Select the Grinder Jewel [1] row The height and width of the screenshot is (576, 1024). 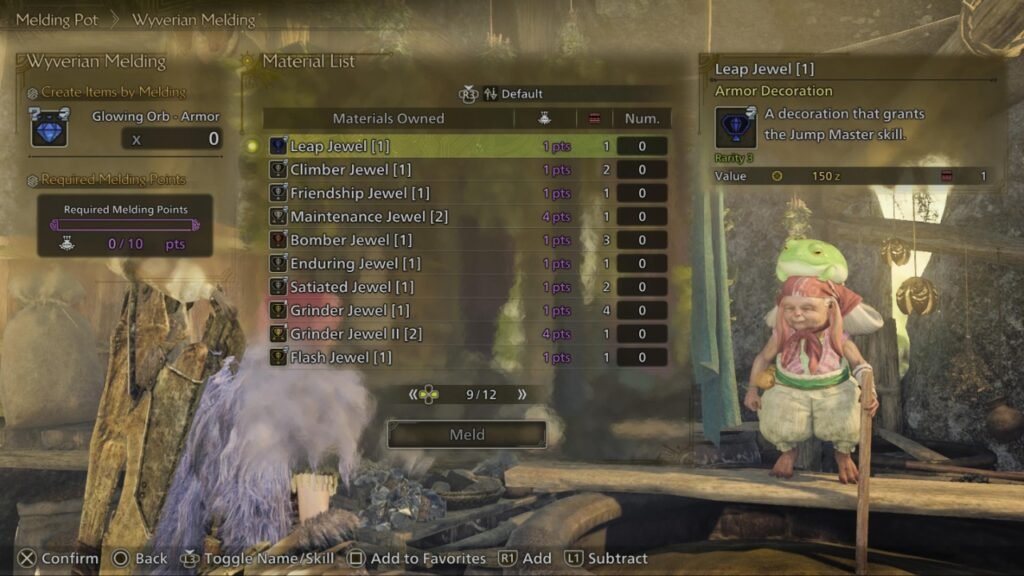click(x=350, y=311)
